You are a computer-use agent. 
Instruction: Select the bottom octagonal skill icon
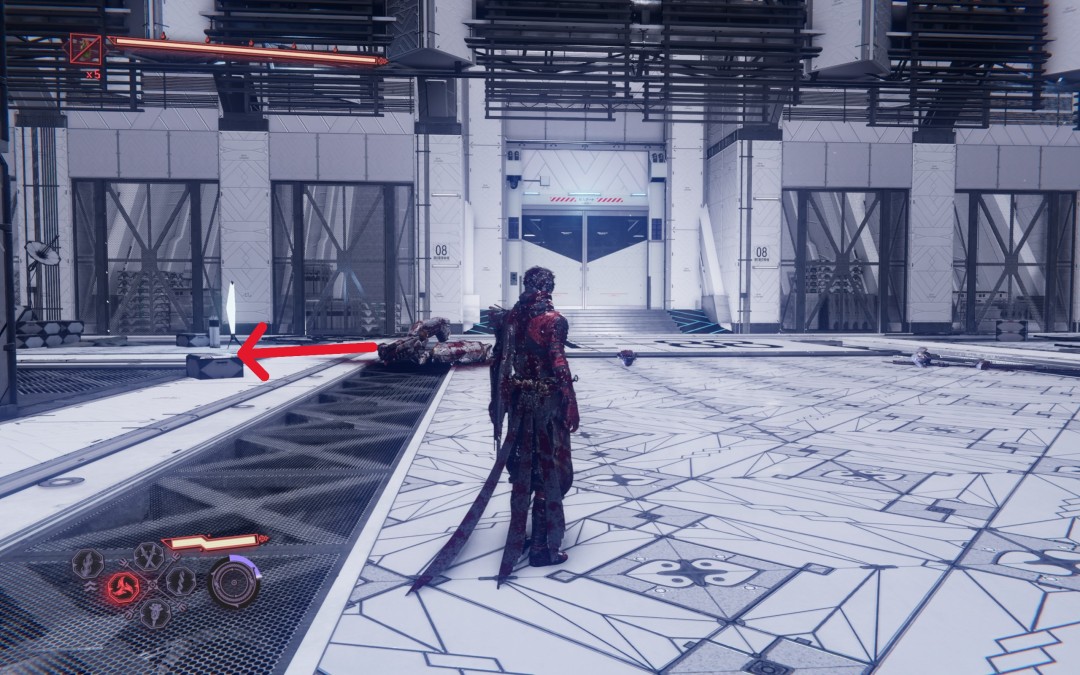[154, 611]
